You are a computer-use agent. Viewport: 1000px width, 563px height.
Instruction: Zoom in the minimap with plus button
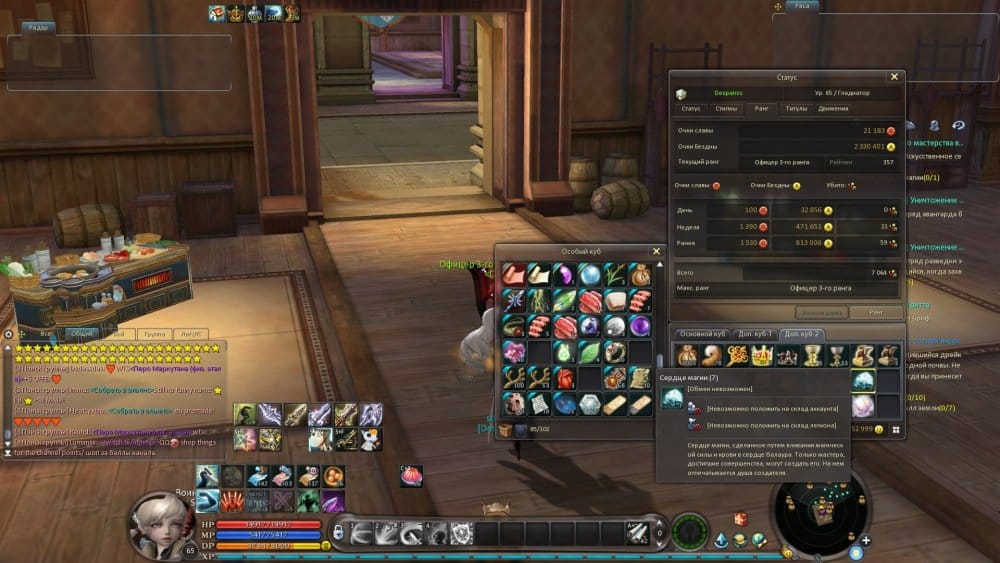pyautogui.click(x=866, y=540)
